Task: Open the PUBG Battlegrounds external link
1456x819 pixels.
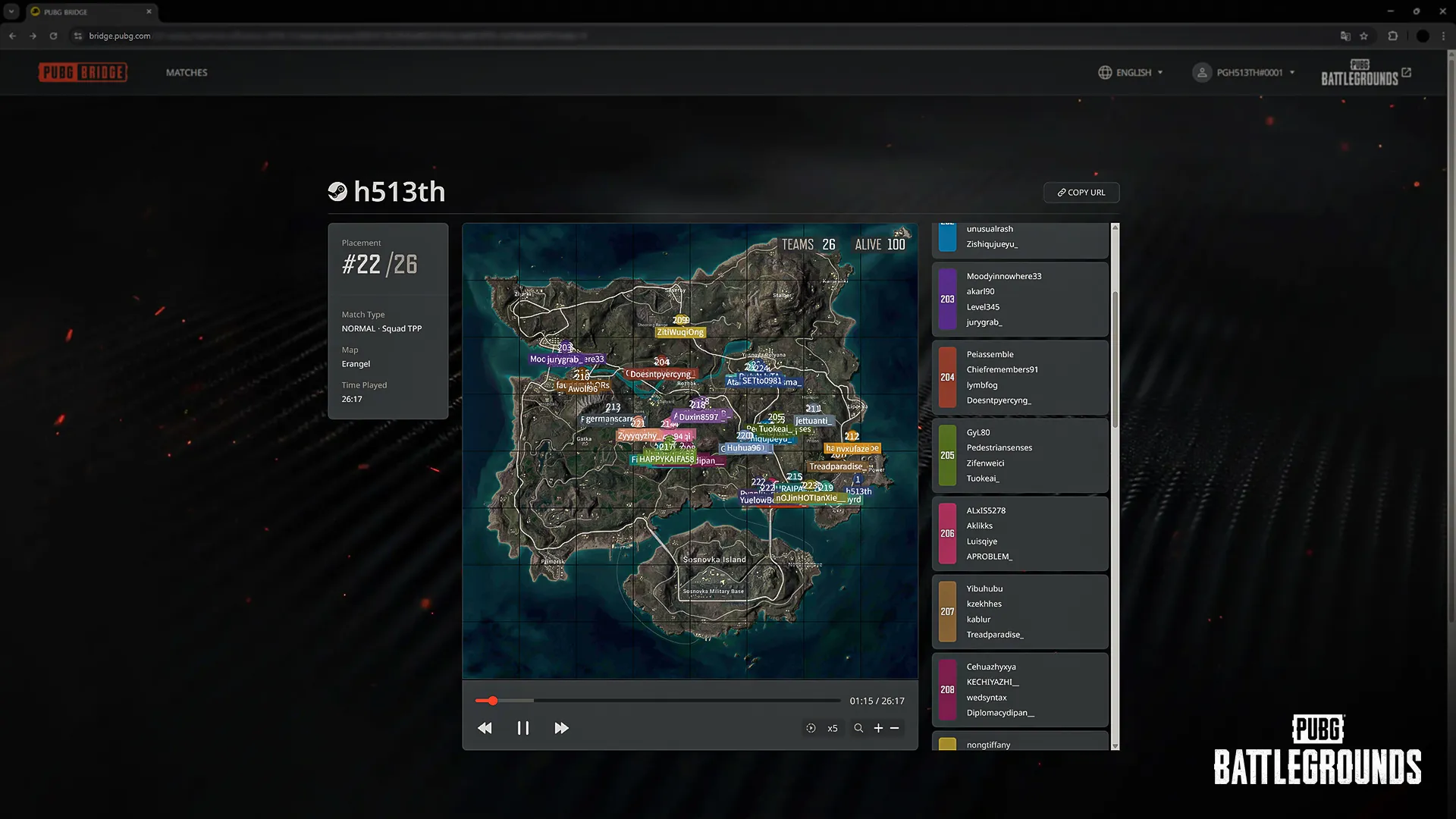Action: (x=1366, y=73)
